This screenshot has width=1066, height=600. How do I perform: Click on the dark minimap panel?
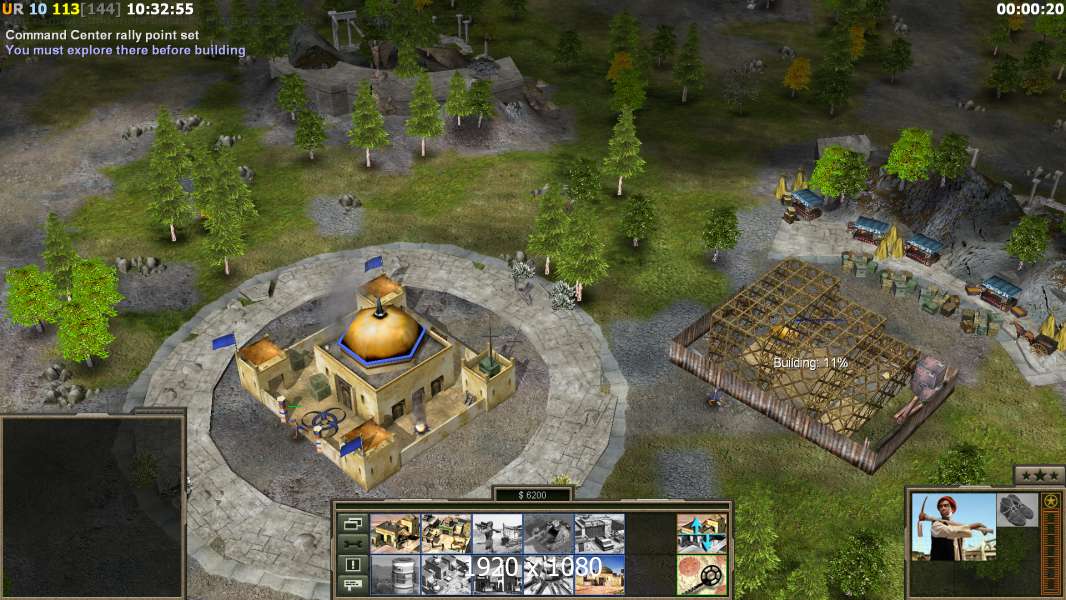[x=92, y=505]
